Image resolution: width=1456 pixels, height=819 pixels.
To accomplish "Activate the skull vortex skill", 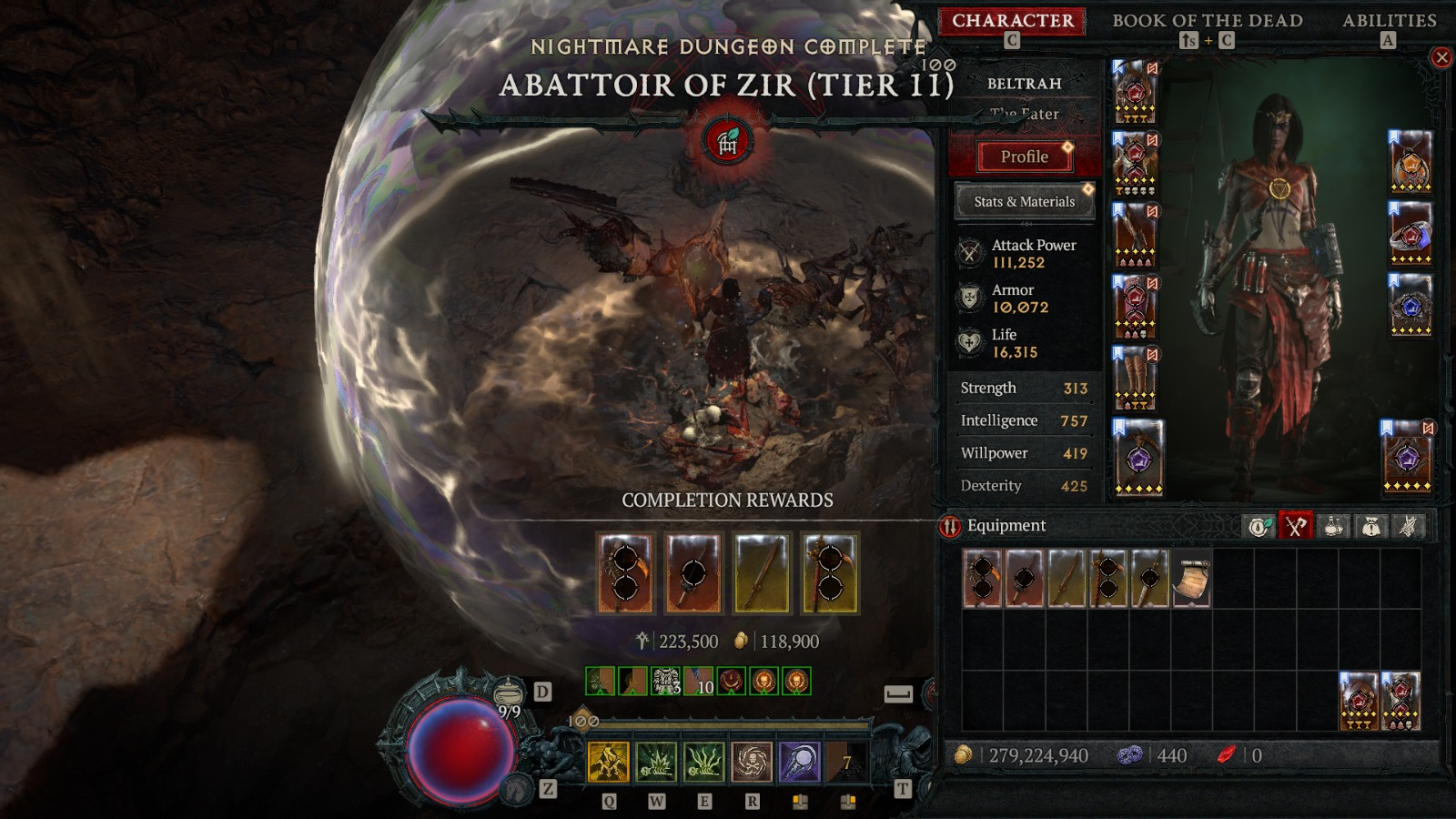I will pos(752,763).
